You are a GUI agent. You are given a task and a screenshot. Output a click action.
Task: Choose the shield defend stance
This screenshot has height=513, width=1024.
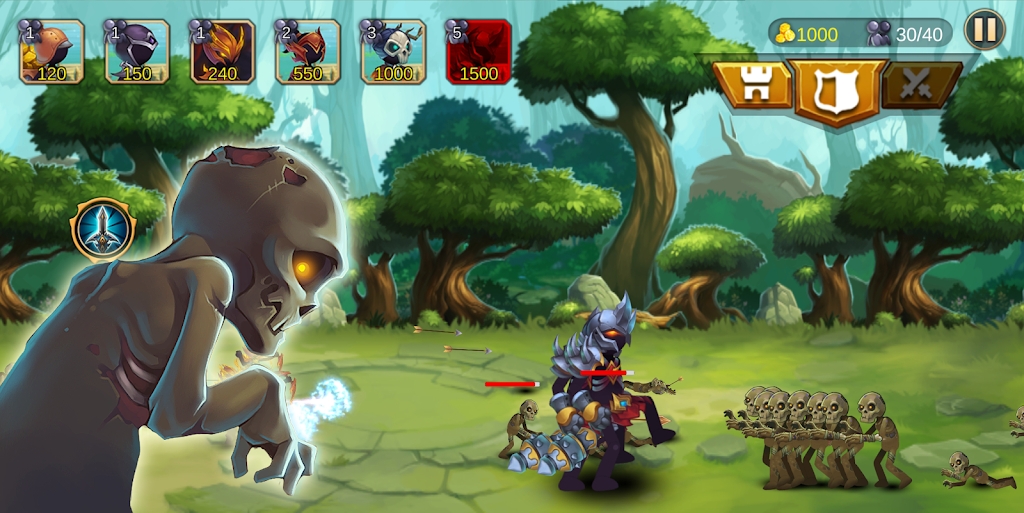click(x=838, y=90)
